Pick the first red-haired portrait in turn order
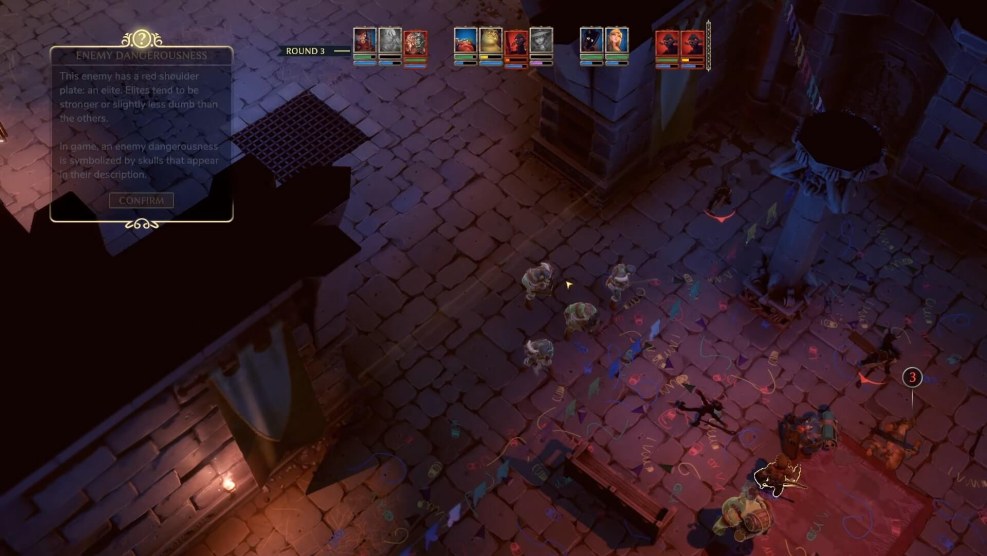Viewport: 987px width, 556px height. pos(365,41)
